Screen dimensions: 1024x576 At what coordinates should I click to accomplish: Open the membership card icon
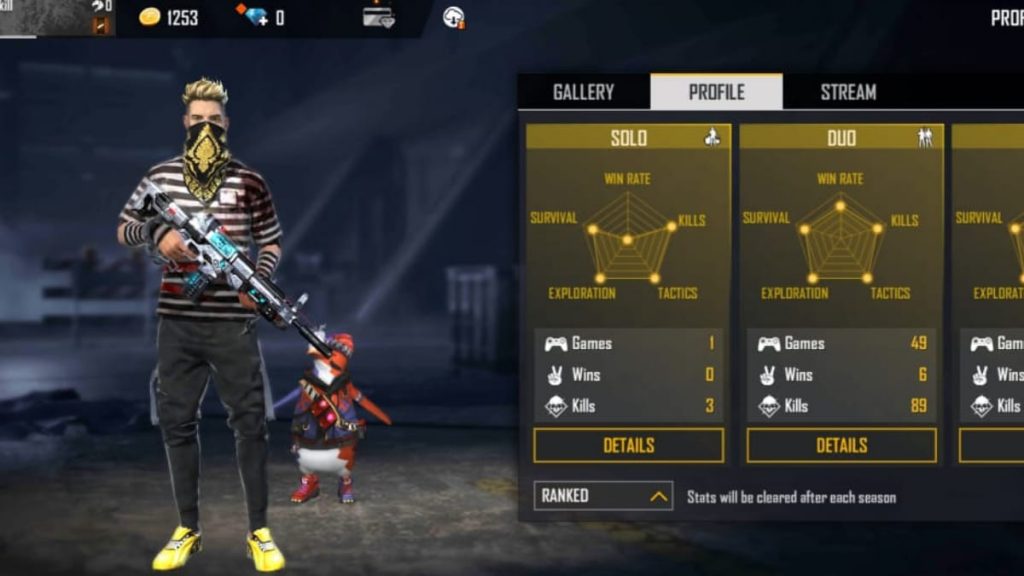click(x=378, y=17)
